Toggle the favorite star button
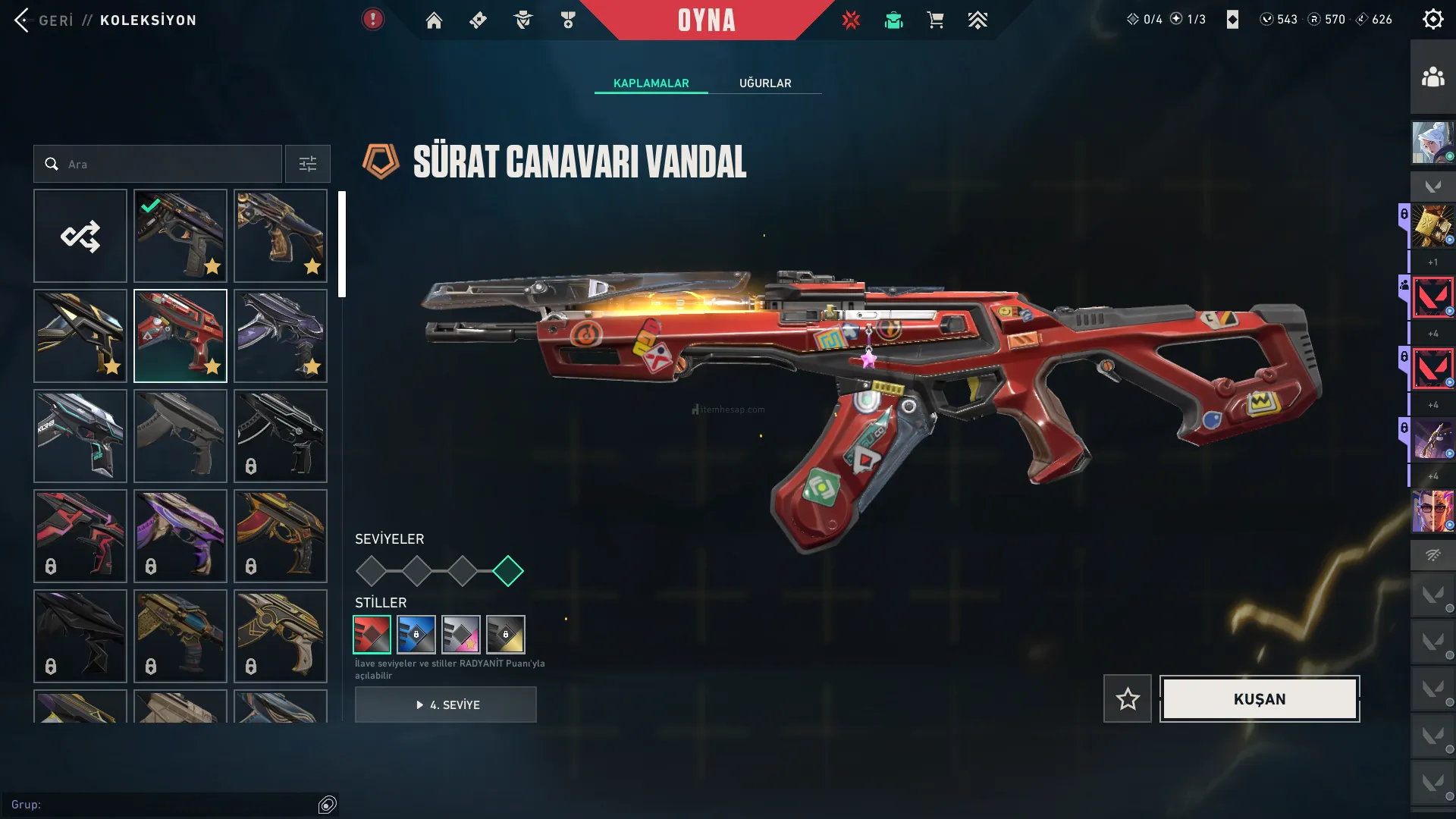 click(x=1128, y=699)
